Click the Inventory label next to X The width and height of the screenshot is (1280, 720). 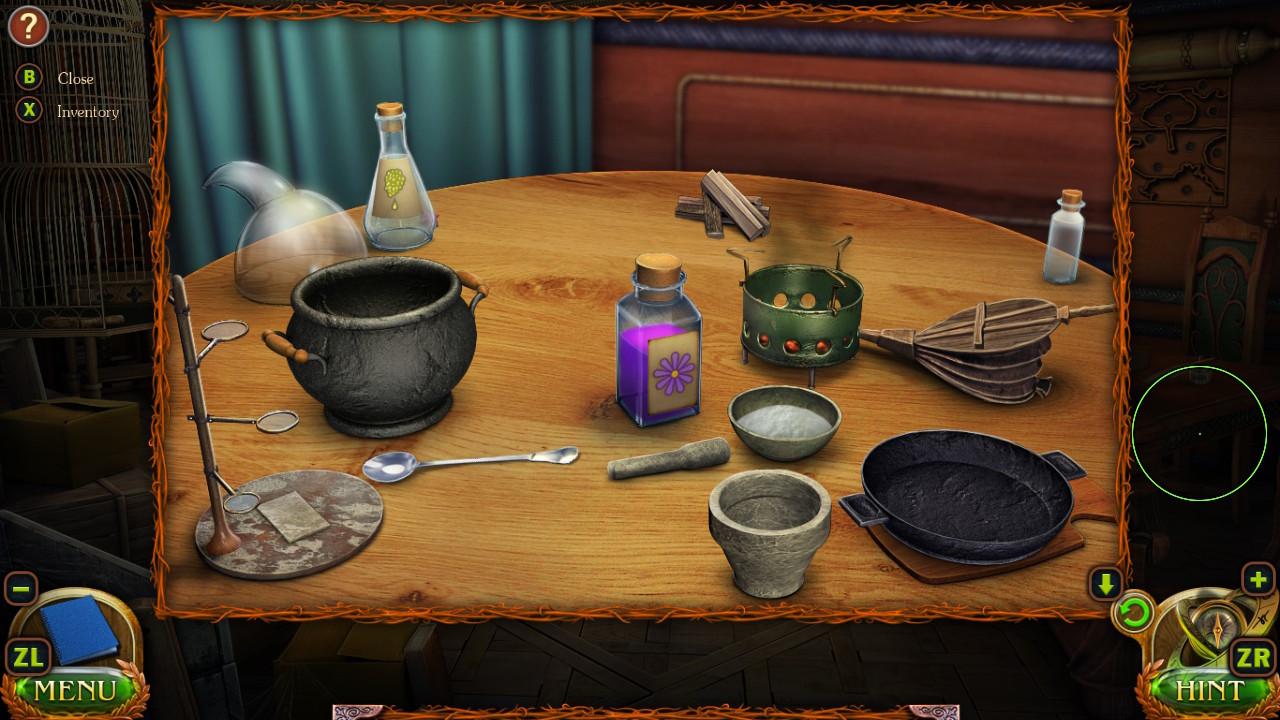coord(87,112)
